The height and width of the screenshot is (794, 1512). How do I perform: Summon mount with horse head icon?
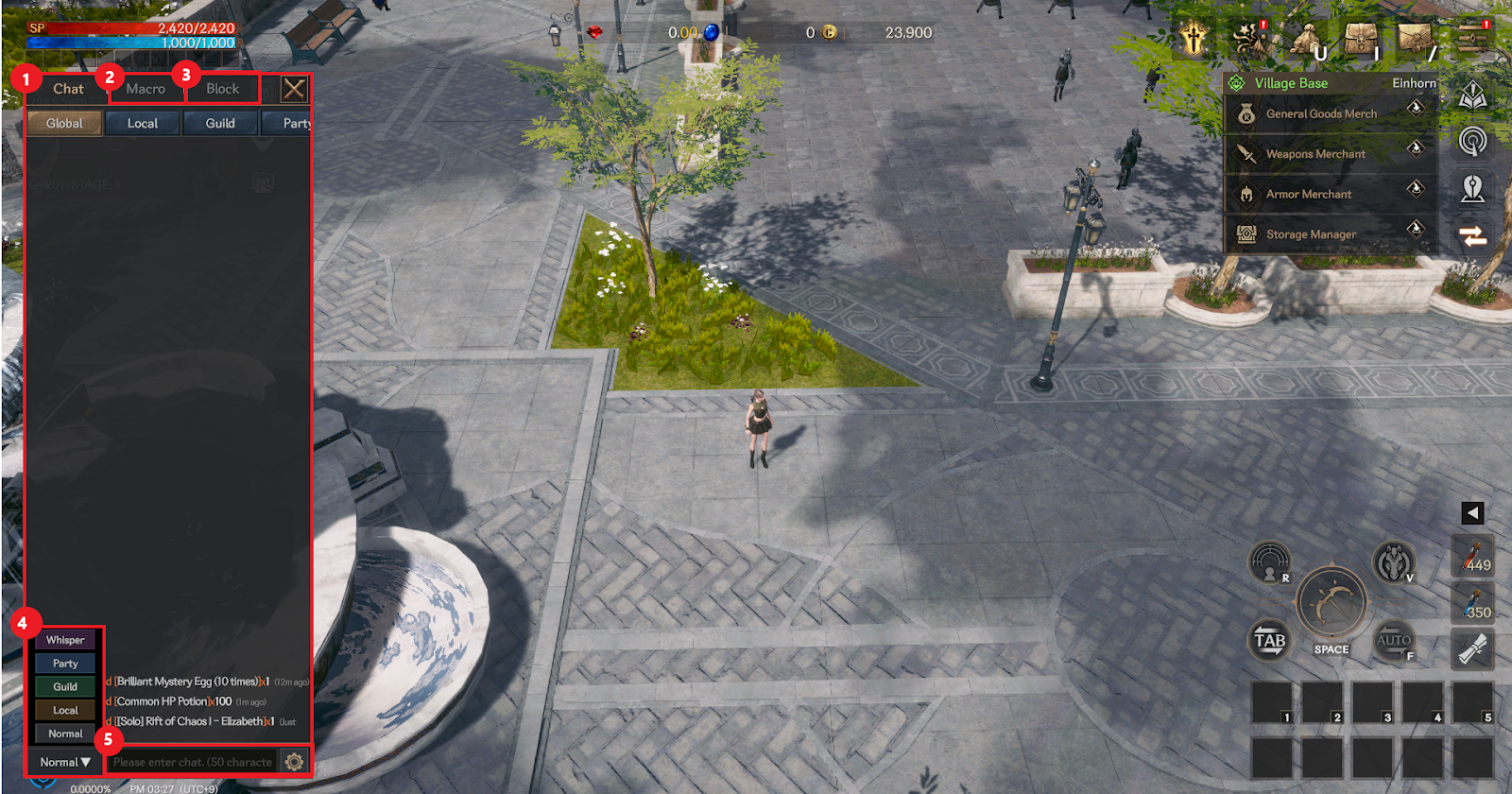(1392, 562)
